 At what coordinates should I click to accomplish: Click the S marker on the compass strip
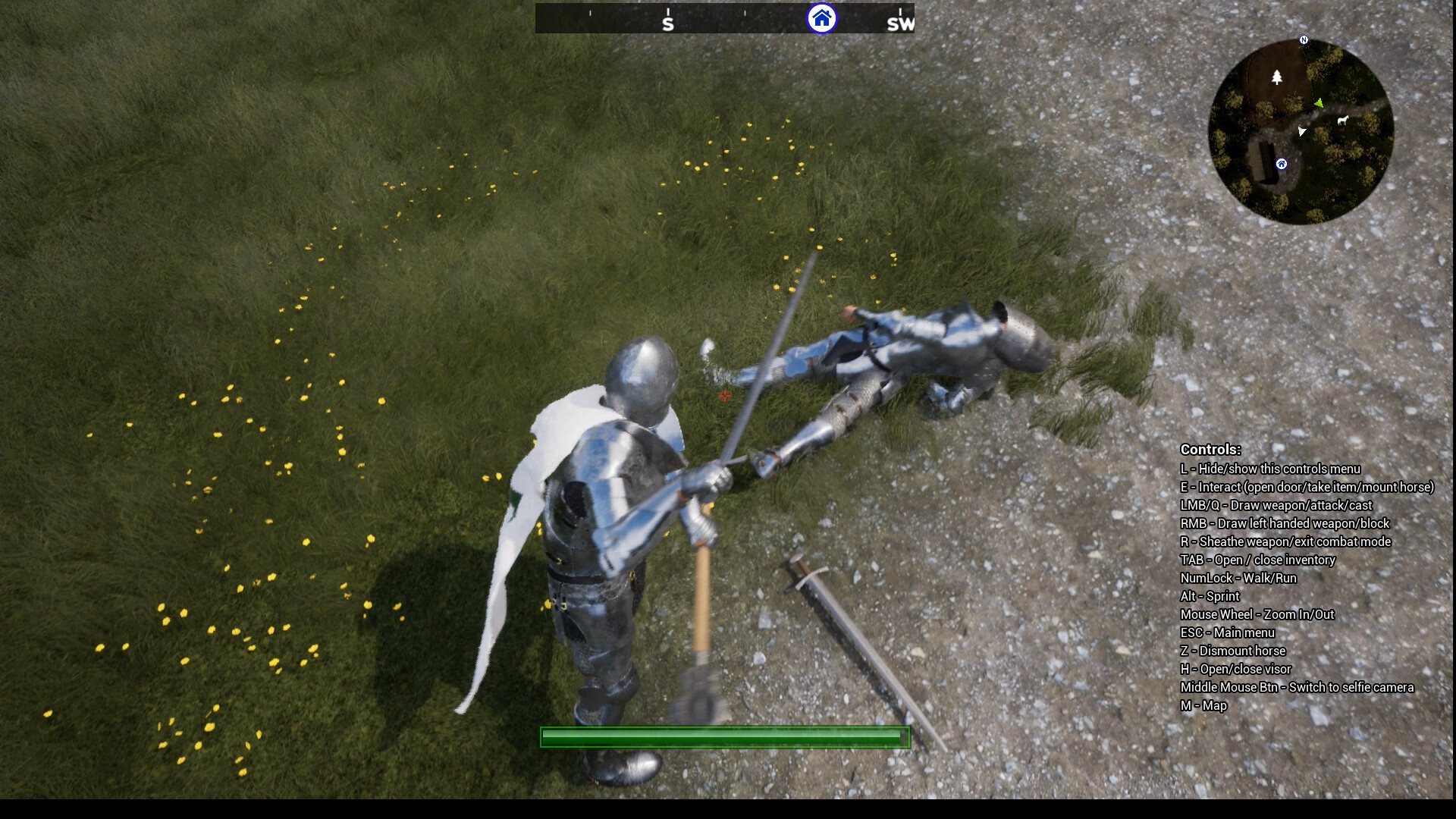667,23
